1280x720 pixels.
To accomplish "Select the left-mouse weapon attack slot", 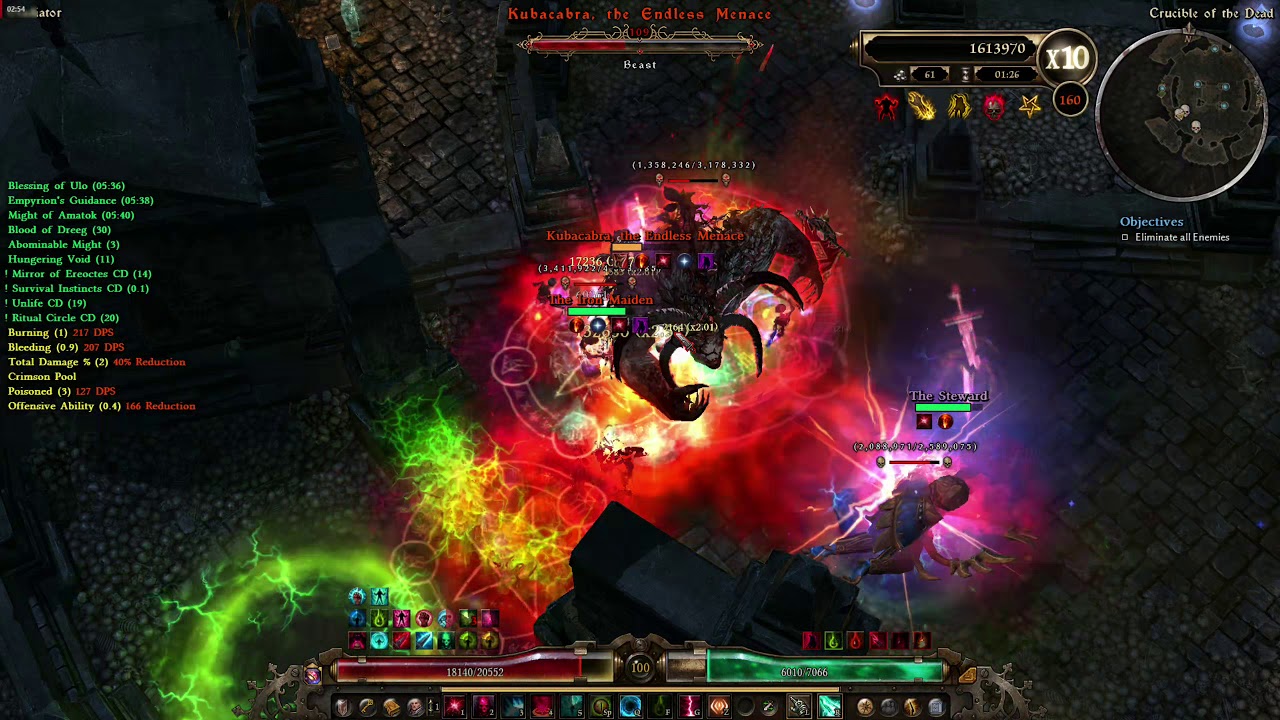I will [799, 707].
